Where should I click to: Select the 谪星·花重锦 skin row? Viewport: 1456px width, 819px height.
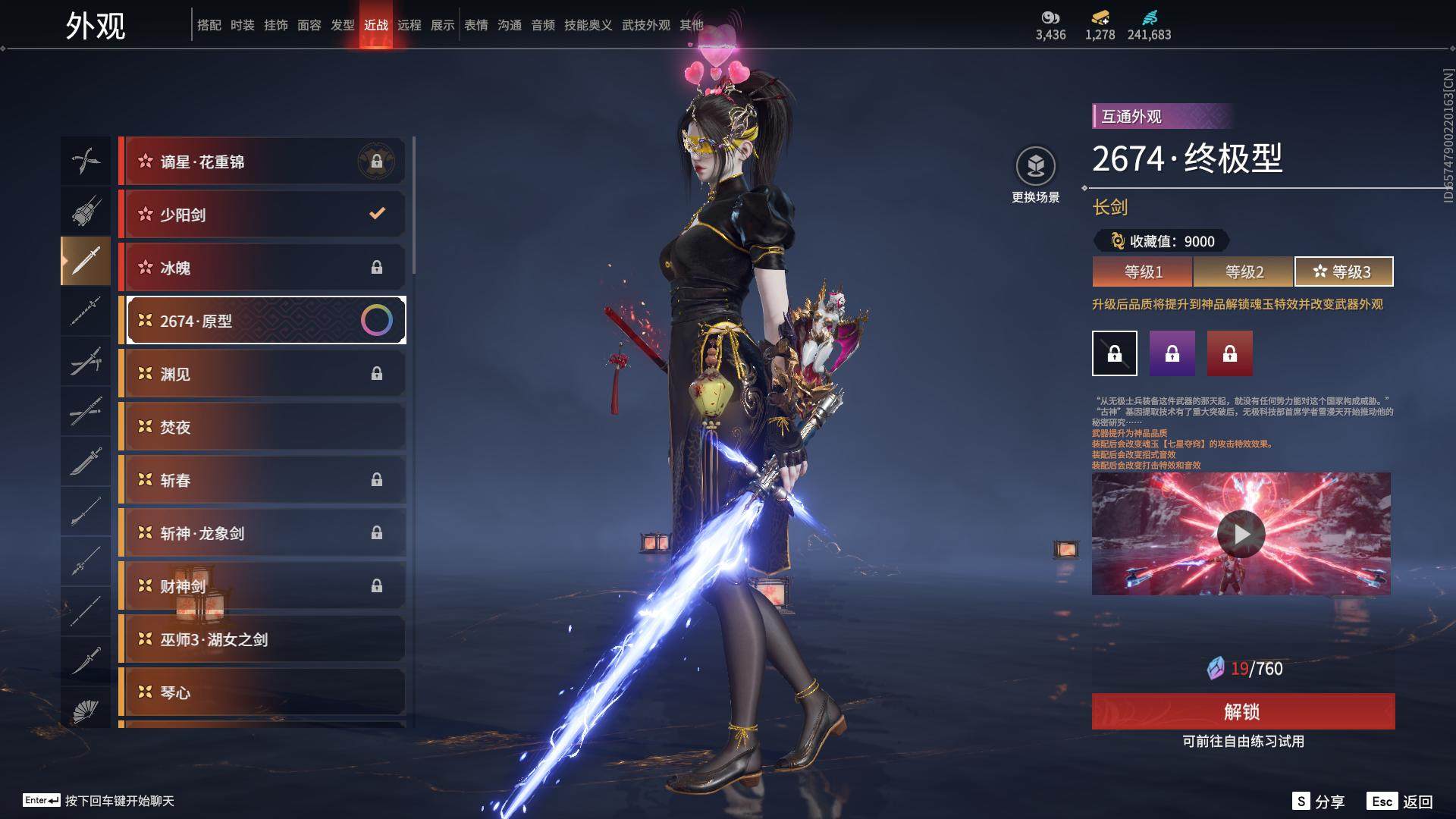pyautogui.click(x=262, y=162)
